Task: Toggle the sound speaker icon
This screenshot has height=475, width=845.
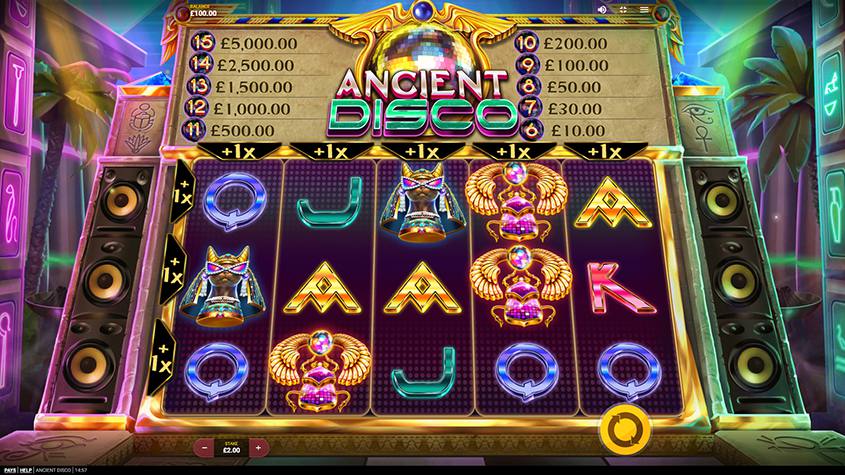Action: (x=603, y=9)
